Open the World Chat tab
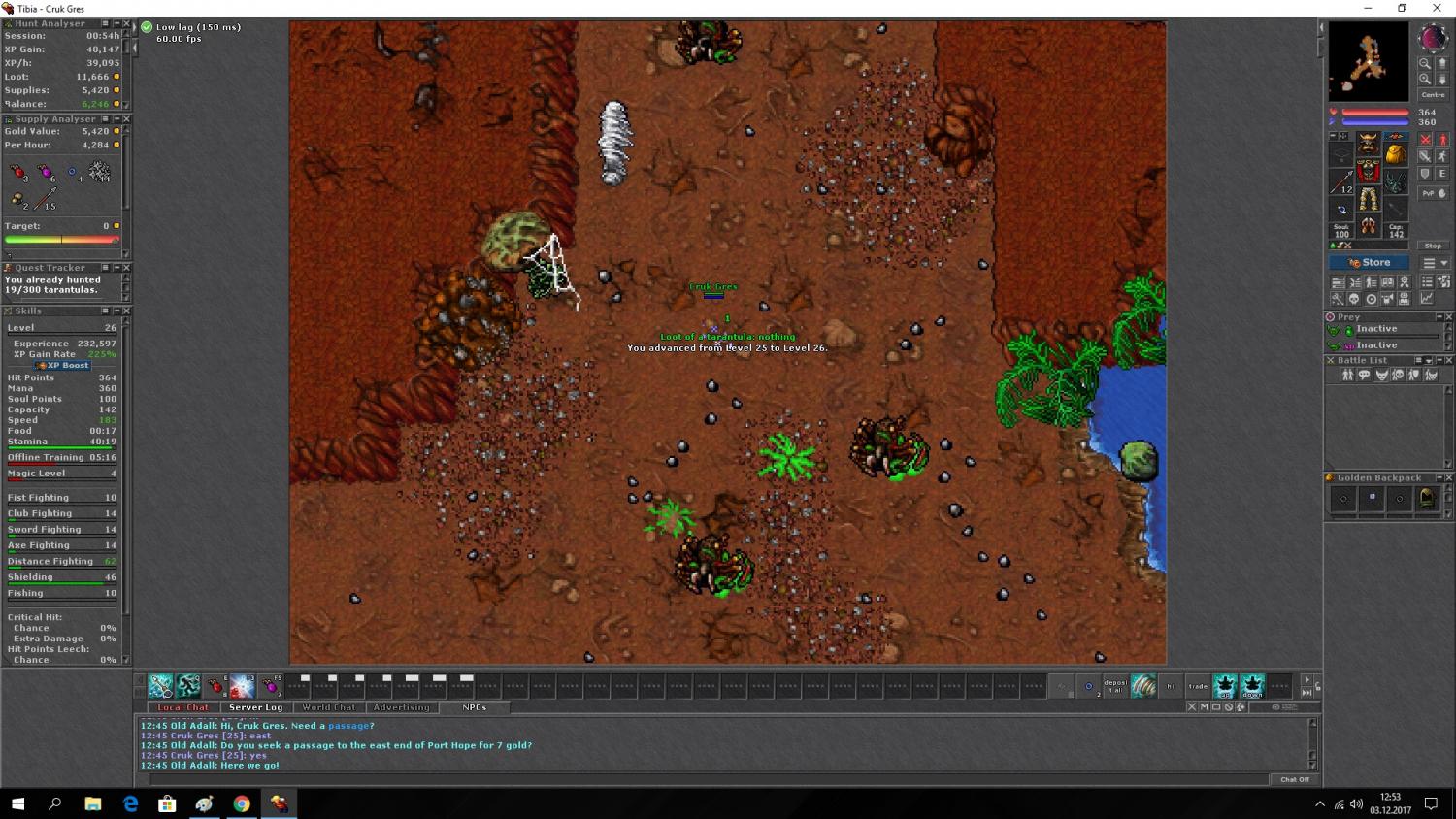This screenshot has width=1456, height=819. 328,707
